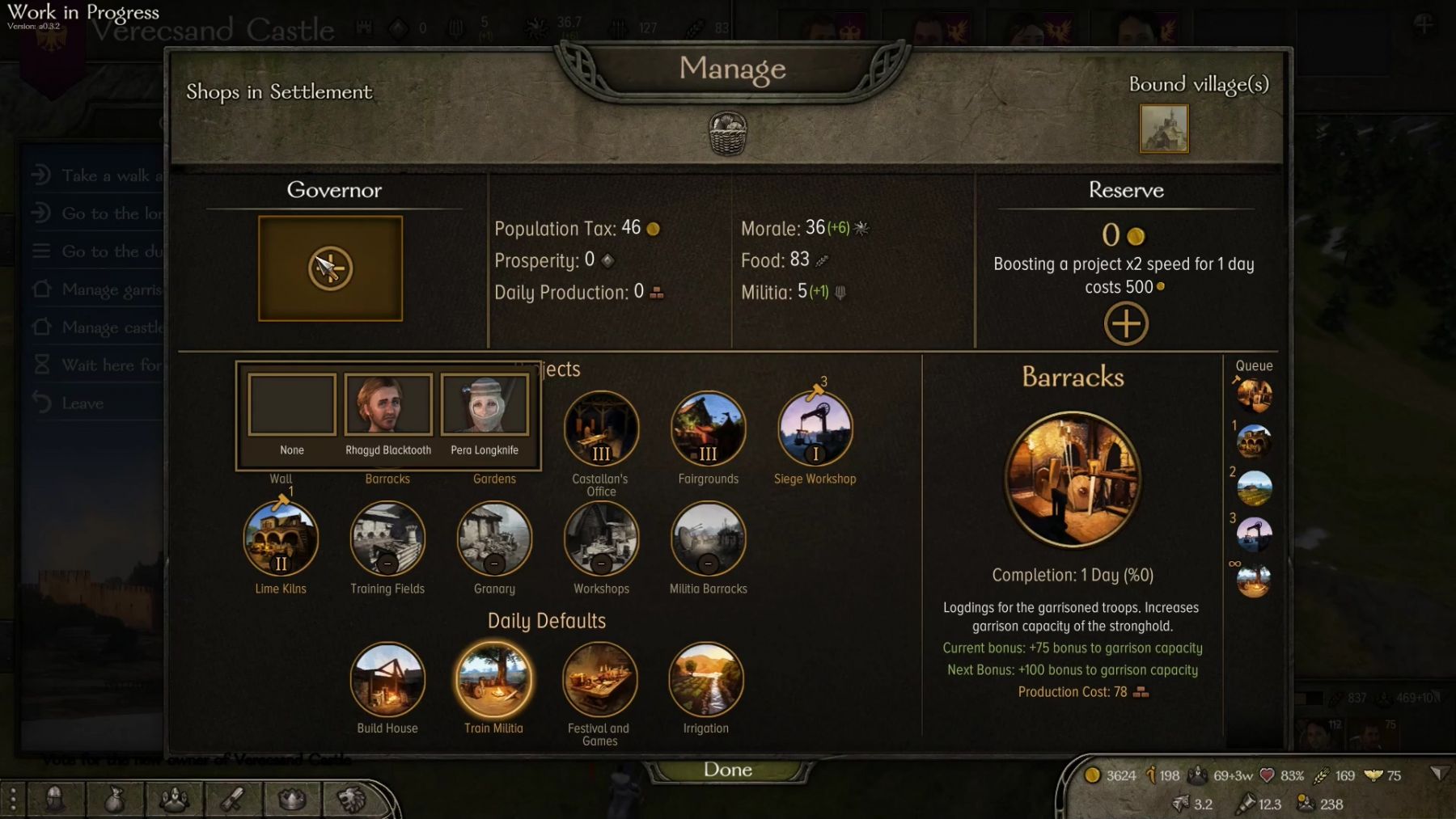Image resolution: width=1456 pixels, height=819 pixels.
Task: Open the governor selection slot
Action: pyautogui.click(x=330, y=268)
